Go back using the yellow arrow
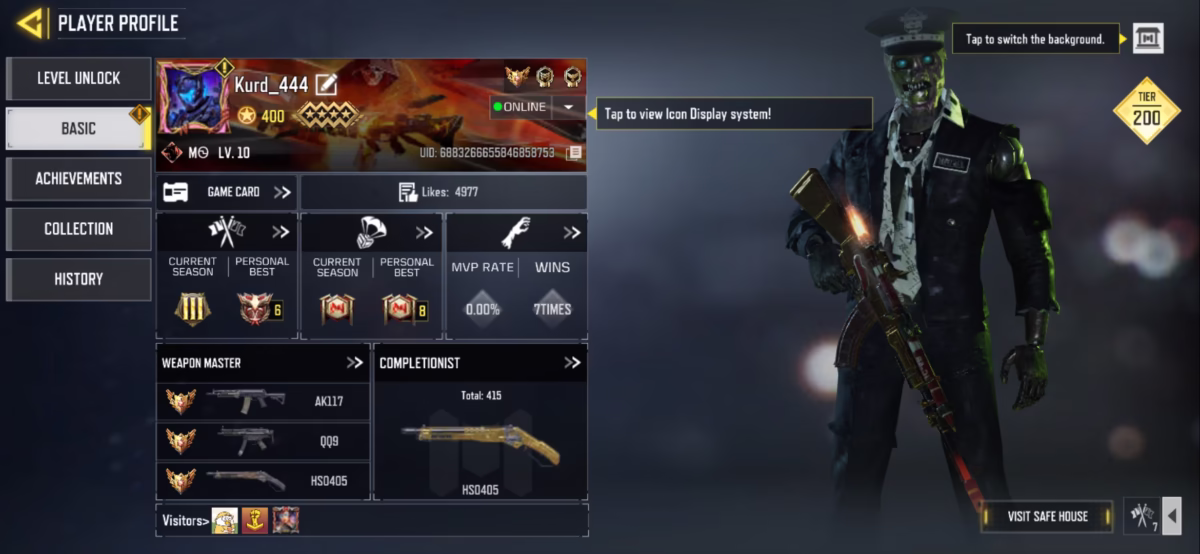 coord(30,23)
